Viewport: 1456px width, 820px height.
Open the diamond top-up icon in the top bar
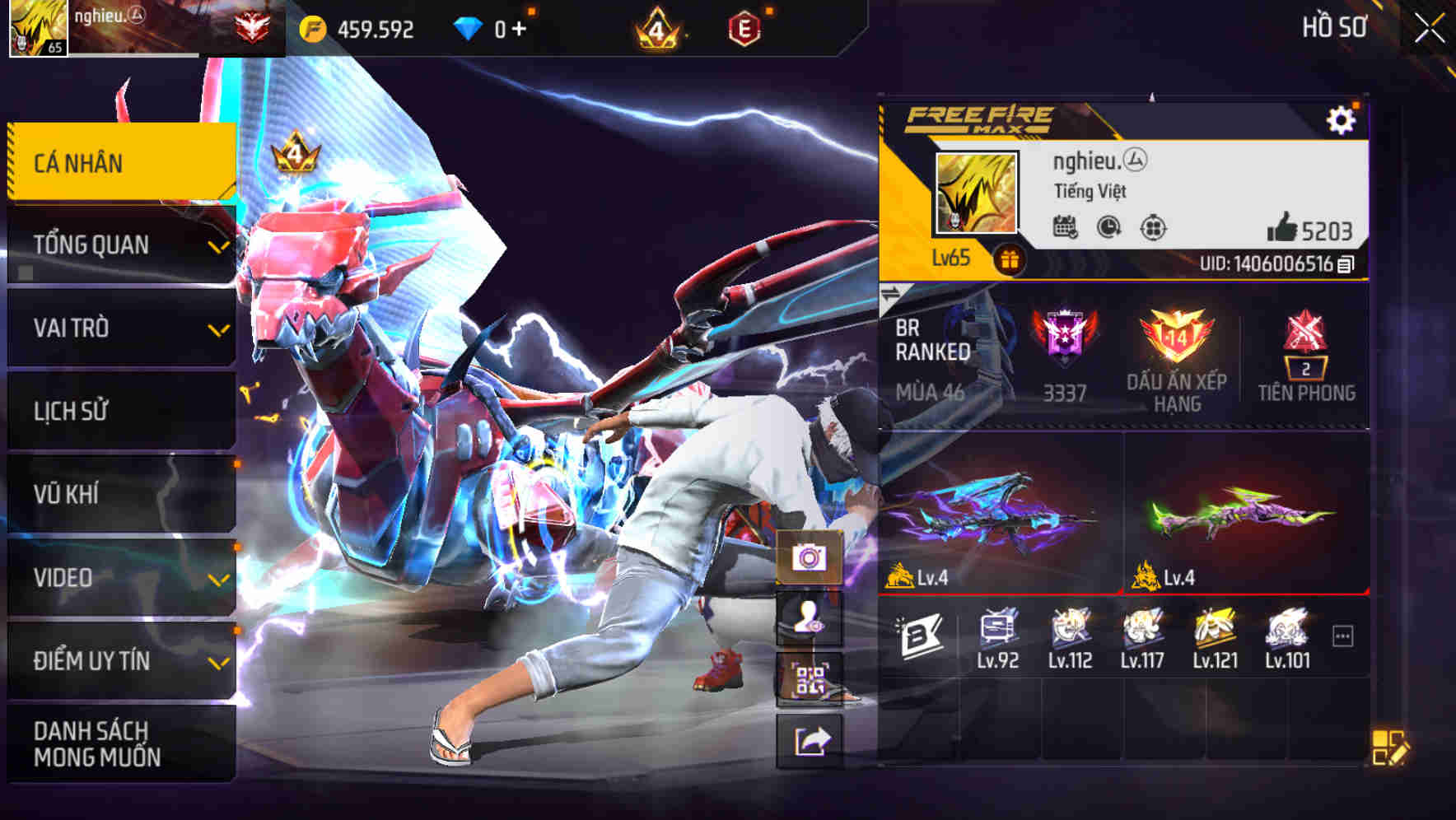pyautogui.click(x=467, y=26)
